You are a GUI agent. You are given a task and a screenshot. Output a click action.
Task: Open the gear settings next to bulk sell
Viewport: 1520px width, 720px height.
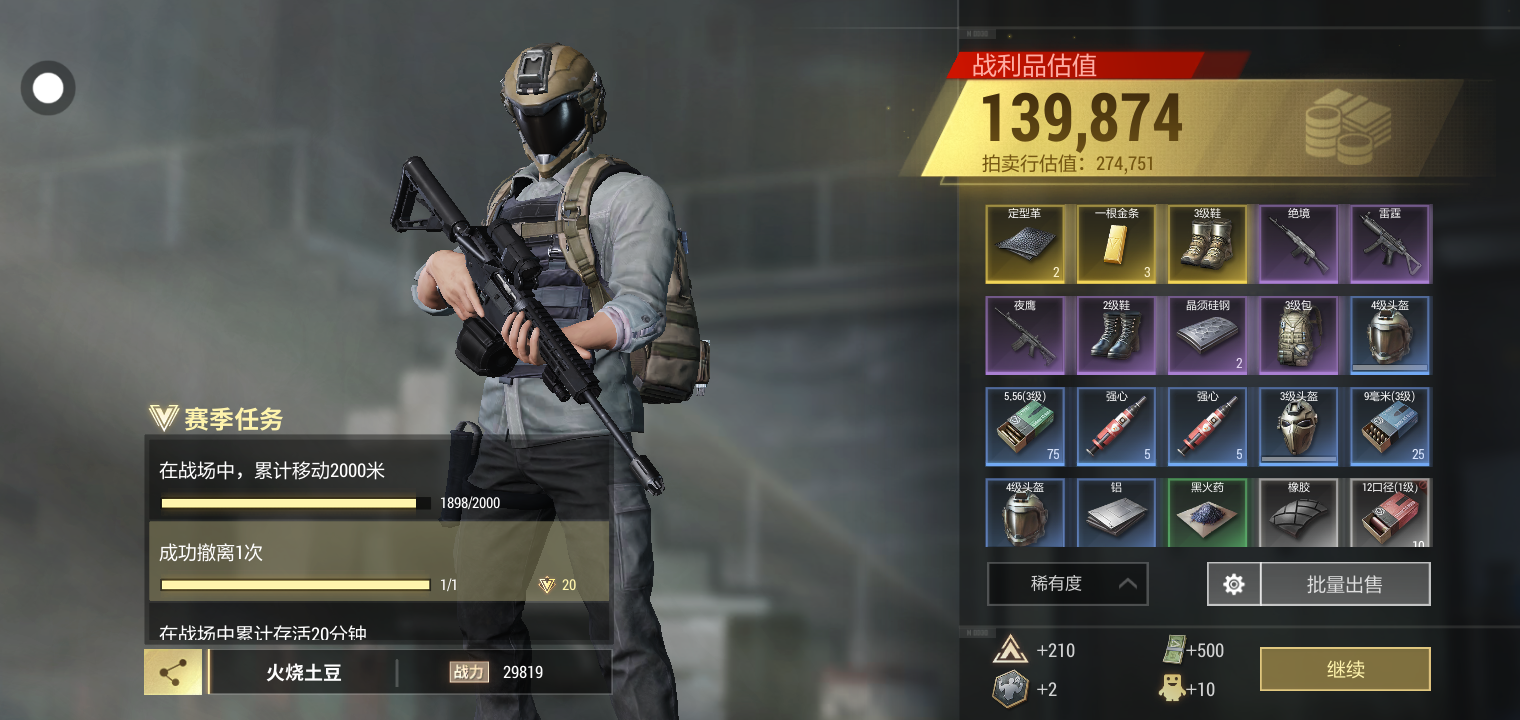click(x=1234, y=584)
